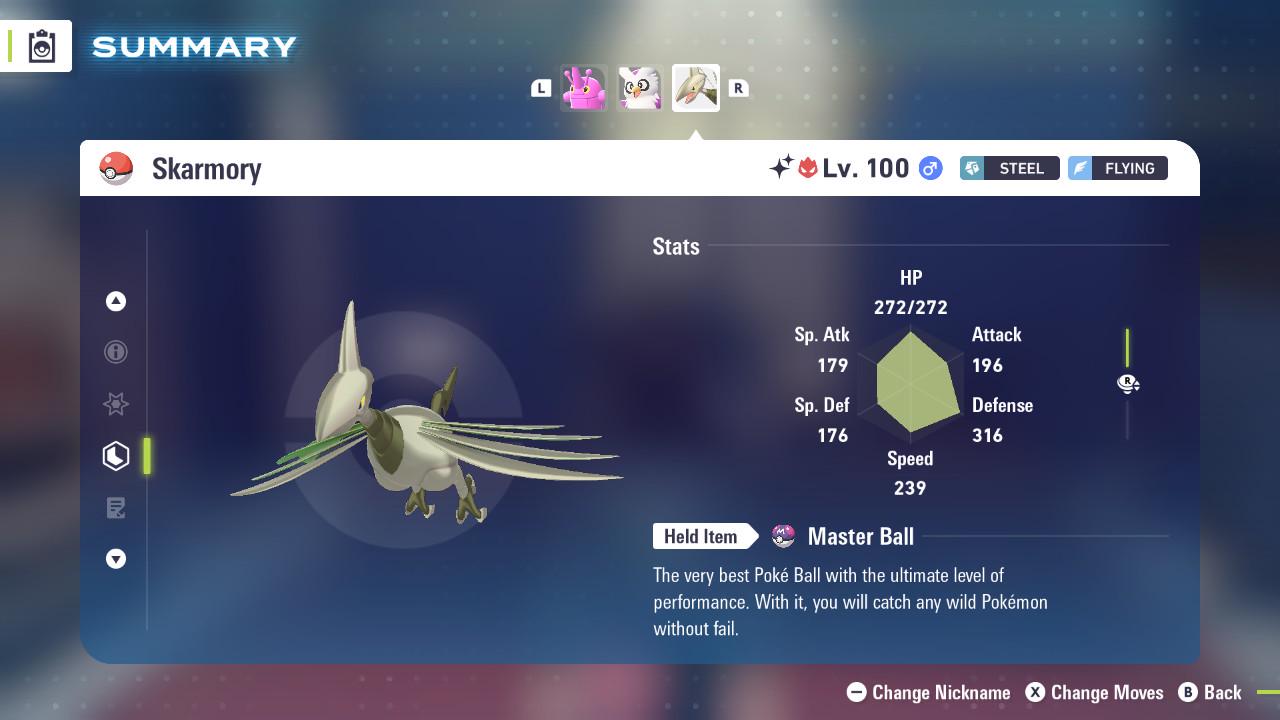Viewport: 1280px width, 720px height.
Task: Expand the down arrow below the sidebar
Action: click(x=116, y=559)
